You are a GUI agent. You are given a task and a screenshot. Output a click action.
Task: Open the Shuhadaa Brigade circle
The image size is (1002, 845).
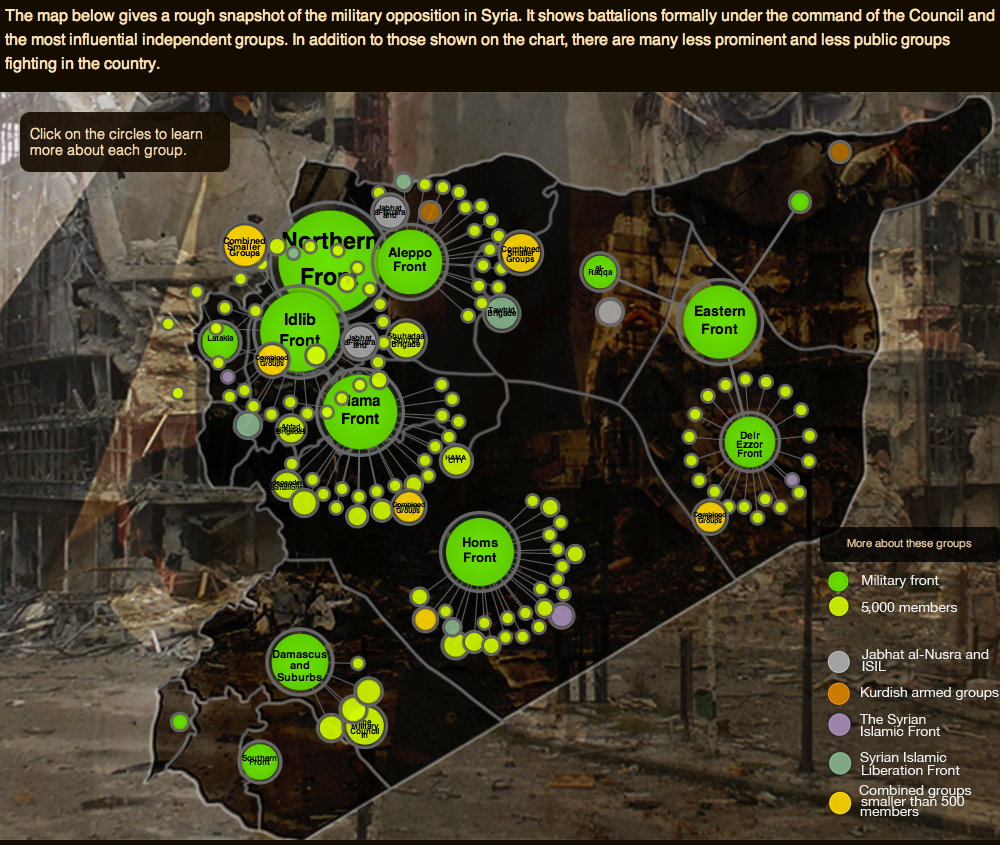point(406,340)
